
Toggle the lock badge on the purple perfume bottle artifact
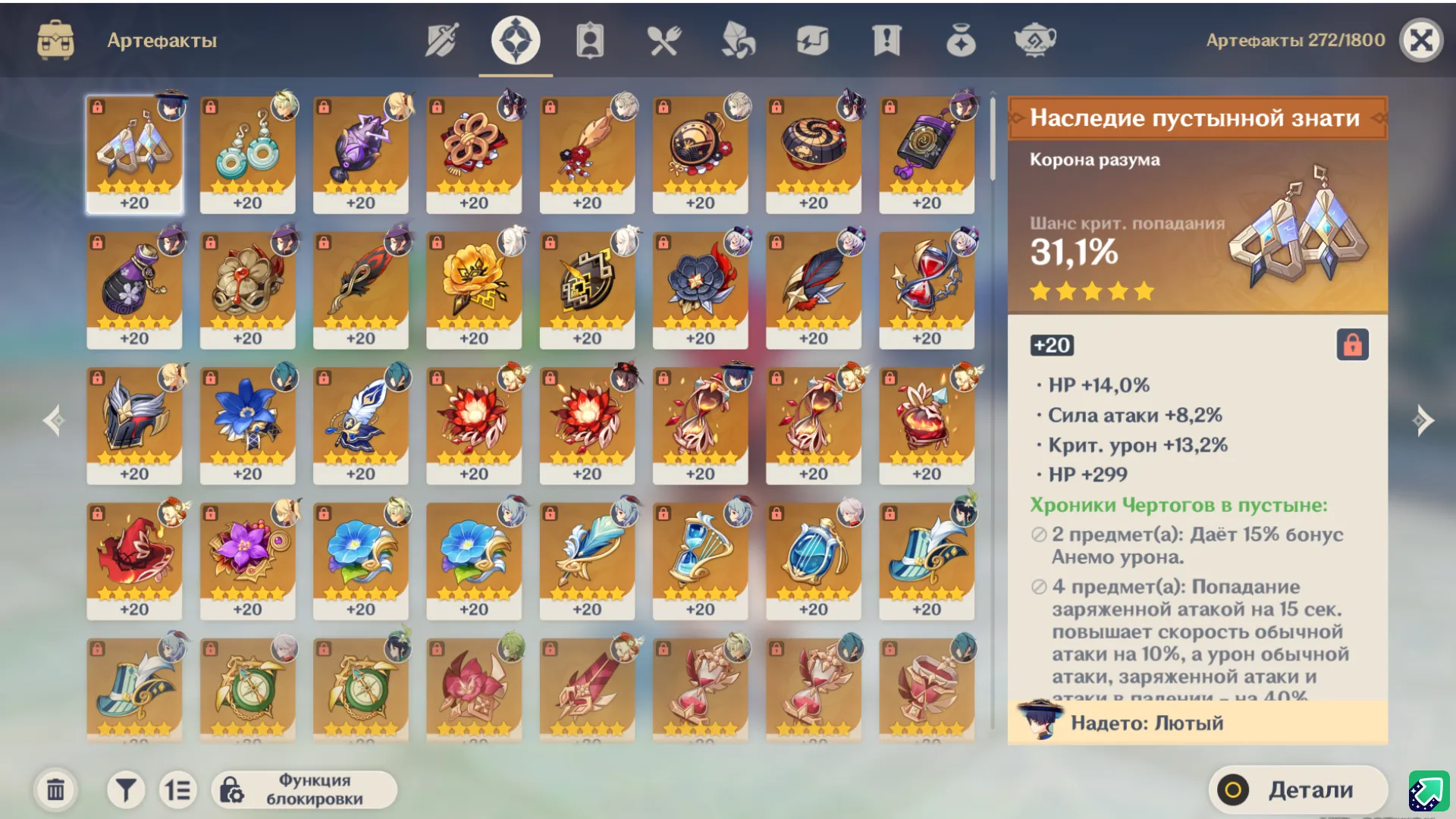[97, 243]
